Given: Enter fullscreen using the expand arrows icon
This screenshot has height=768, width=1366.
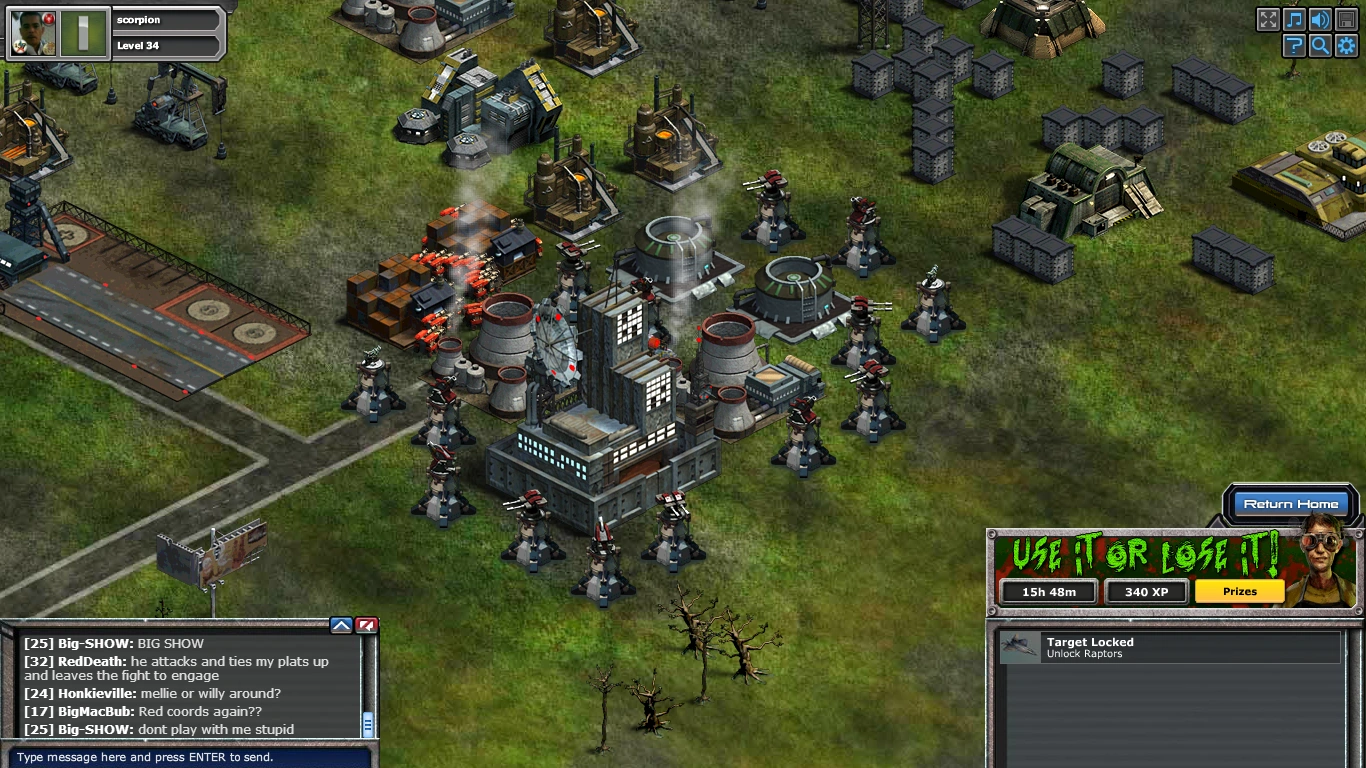Looking at the screenshot, I should click(x=1268, y=19).
